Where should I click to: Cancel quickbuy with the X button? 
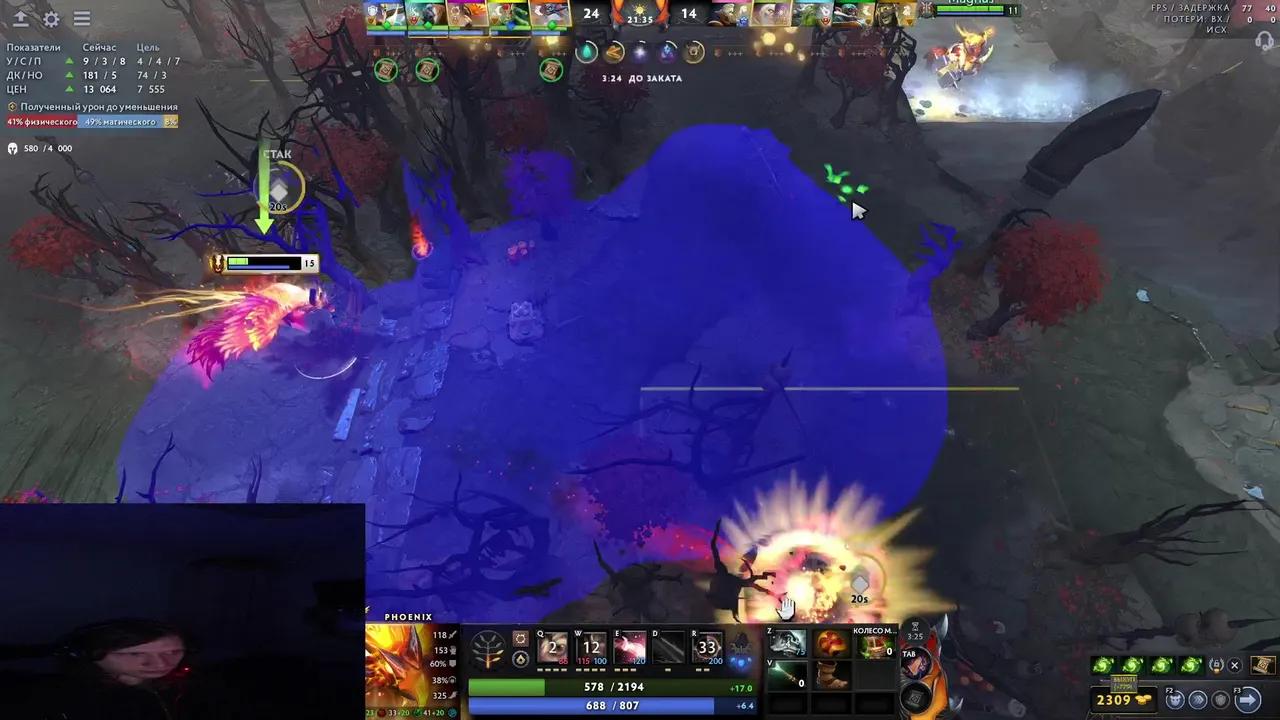(1235, 665)
